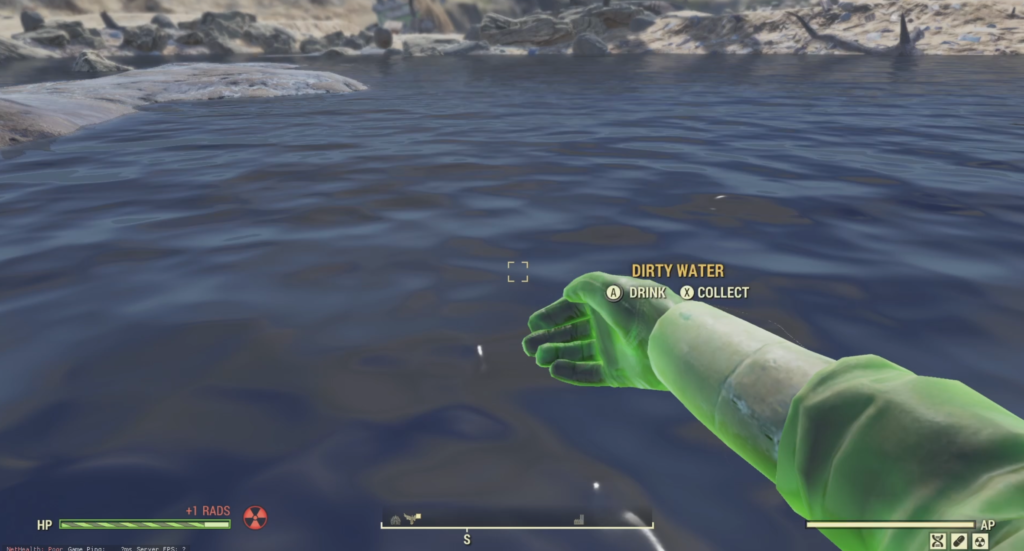Screen dimensions: 1024x551
Task: Choose the Collect option for Dirty Water
Action: click(x=714, y=293)
